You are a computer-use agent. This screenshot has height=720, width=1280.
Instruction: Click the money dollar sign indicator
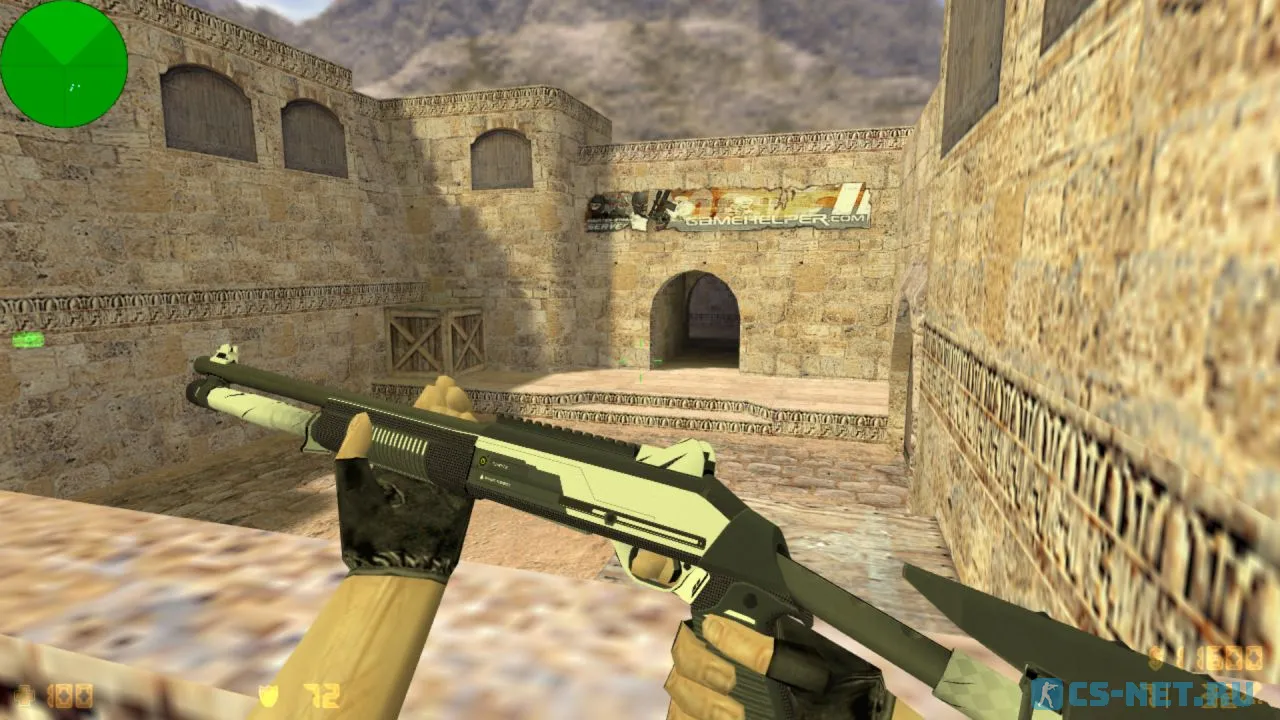tap(1157, 658)
